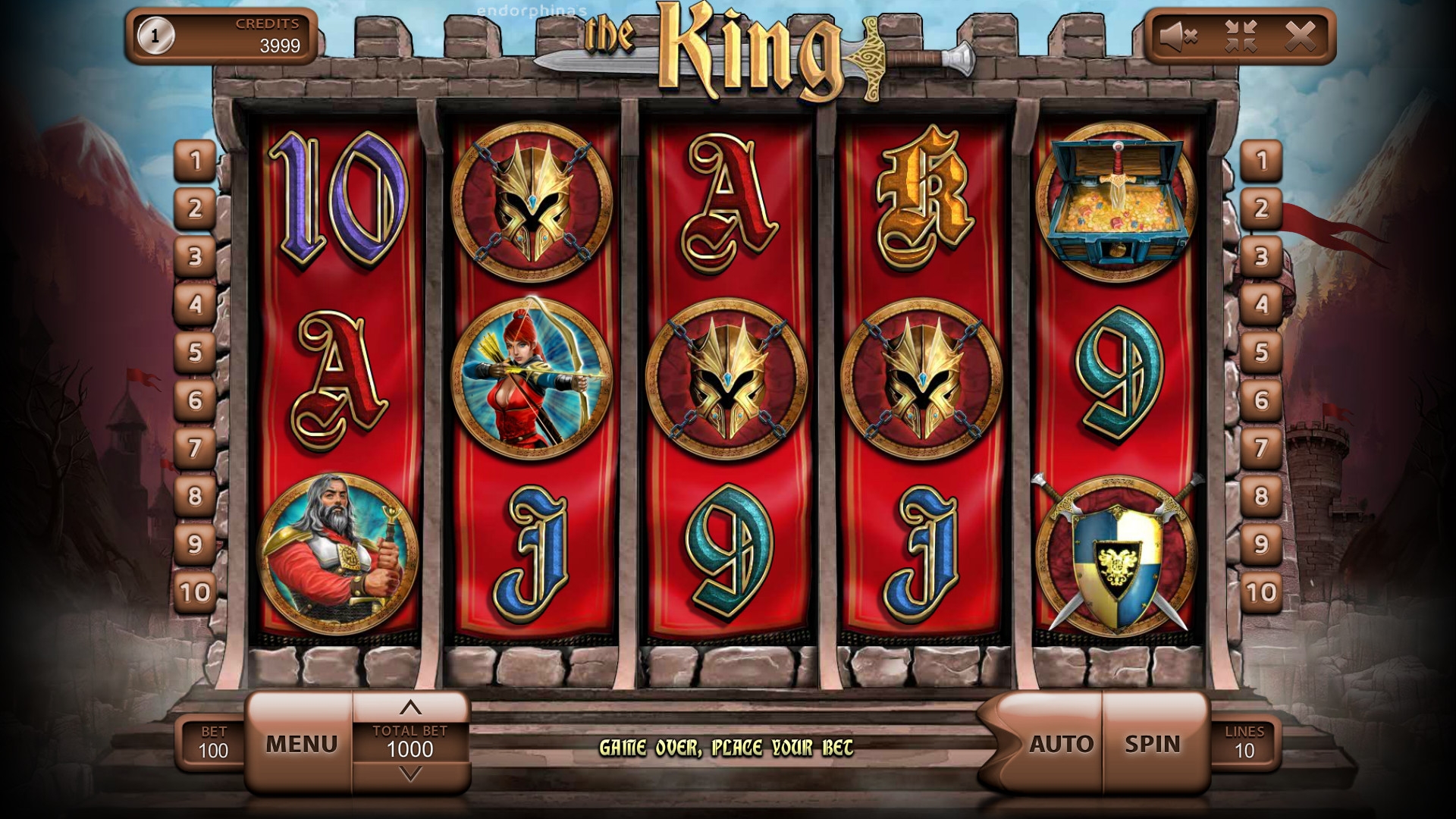The height and width of the screenshot is (819, 1456).
Task: Choose payline 10 on the right column
Action: (x=1261, y=591)
